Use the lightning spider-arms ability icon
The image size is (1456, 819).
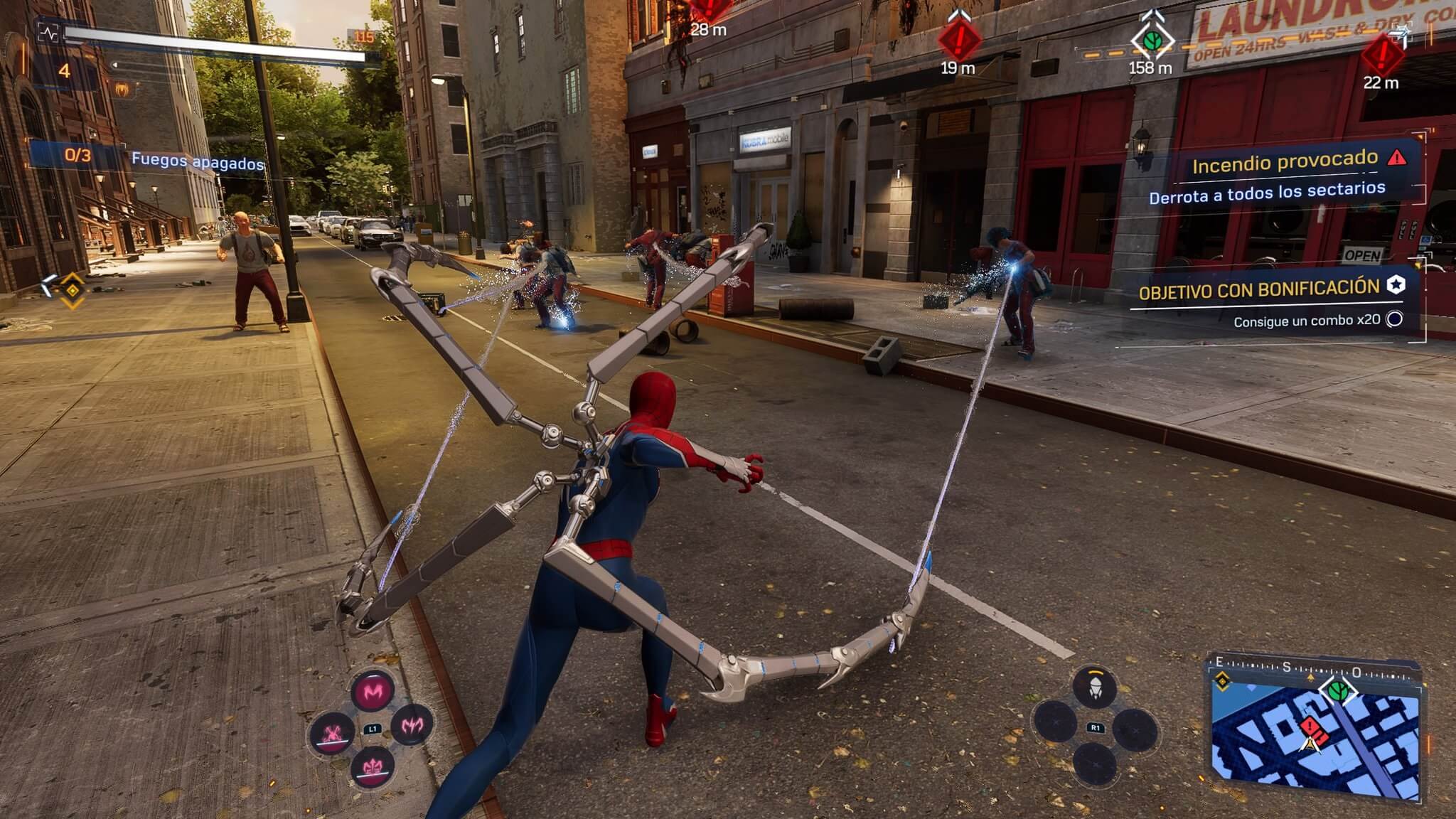[x=412, y=725]
